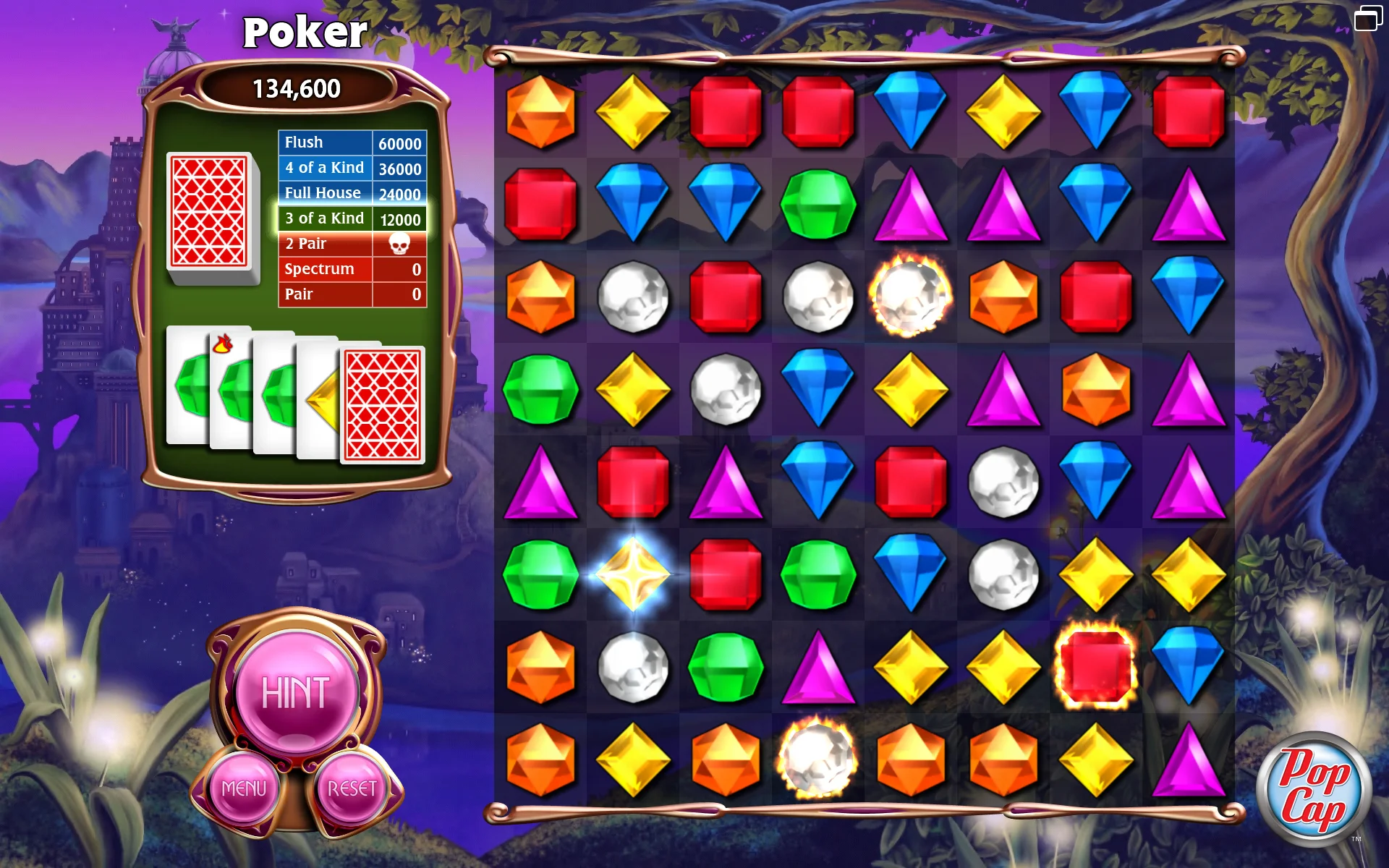Select the skull icon next to 2 Pair
This screenshot has width=1389, height=868.
click(400, 244)
